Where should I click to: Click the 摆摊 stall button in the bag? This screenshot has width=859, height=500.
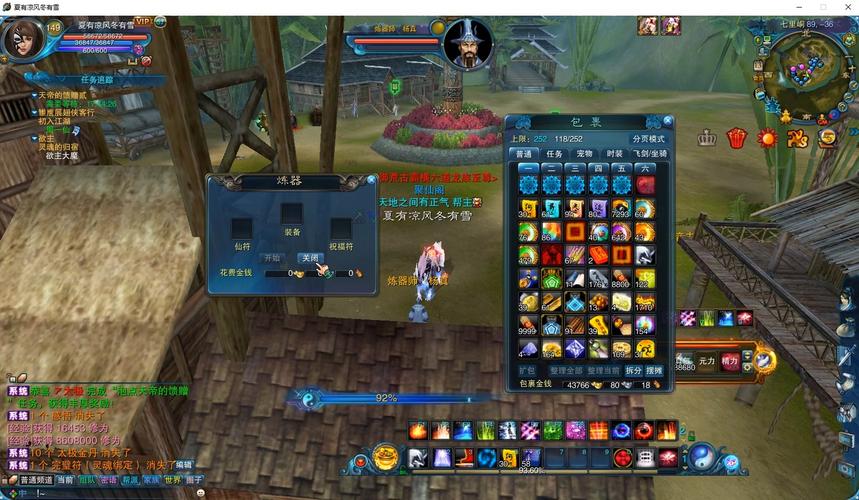click(x=654, y=370)
